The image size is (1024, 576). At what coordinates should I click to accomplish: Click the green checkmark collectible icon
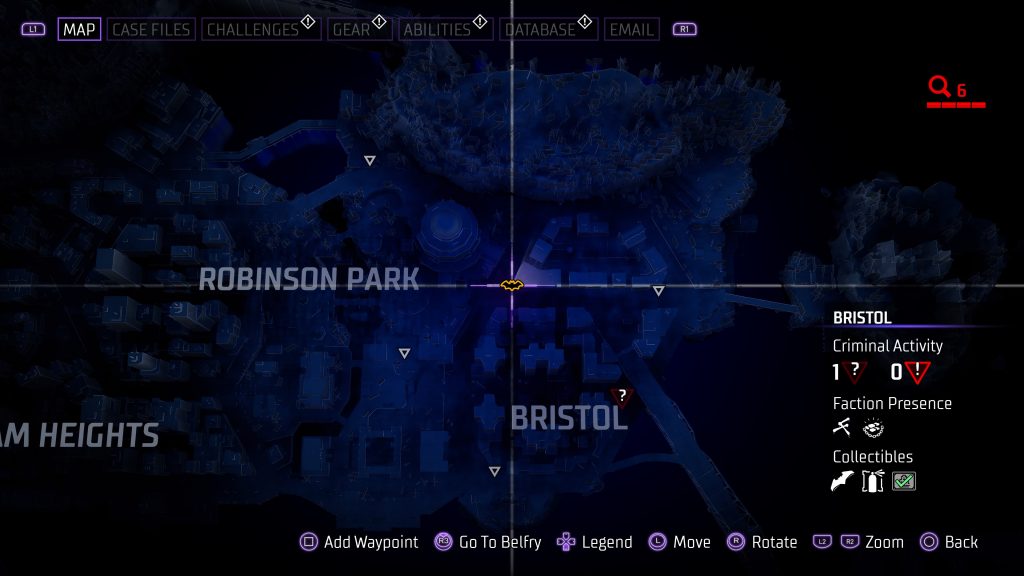[904, 482]
